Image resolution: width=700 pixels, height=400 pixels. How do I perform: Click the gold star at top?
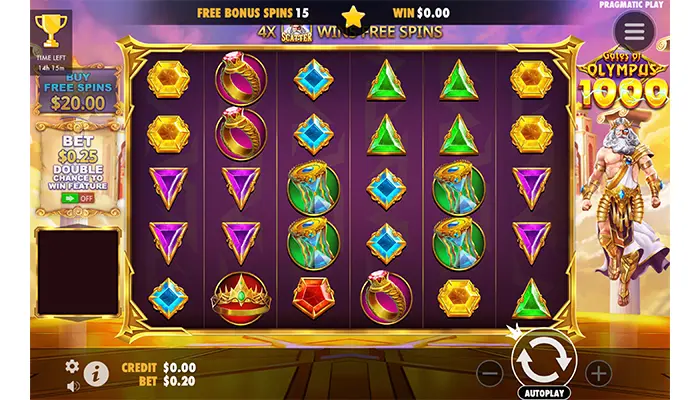pyautogui.click(x=353, y=16)
